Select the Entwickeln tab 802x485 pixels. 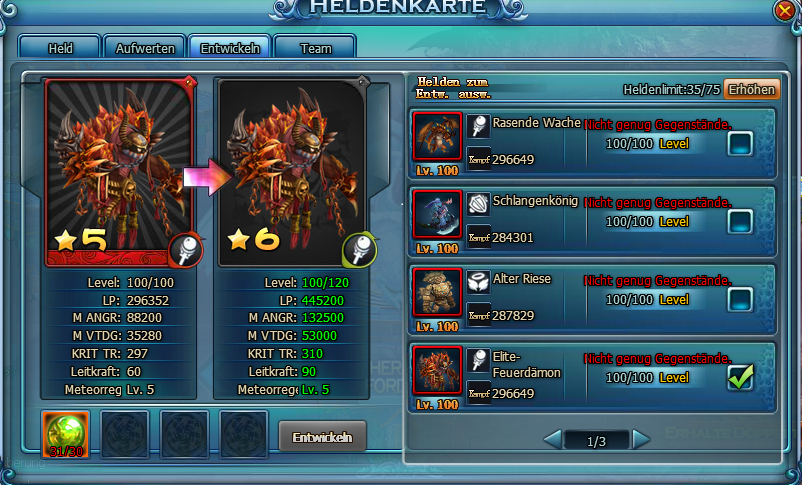[x=230, y=47]
